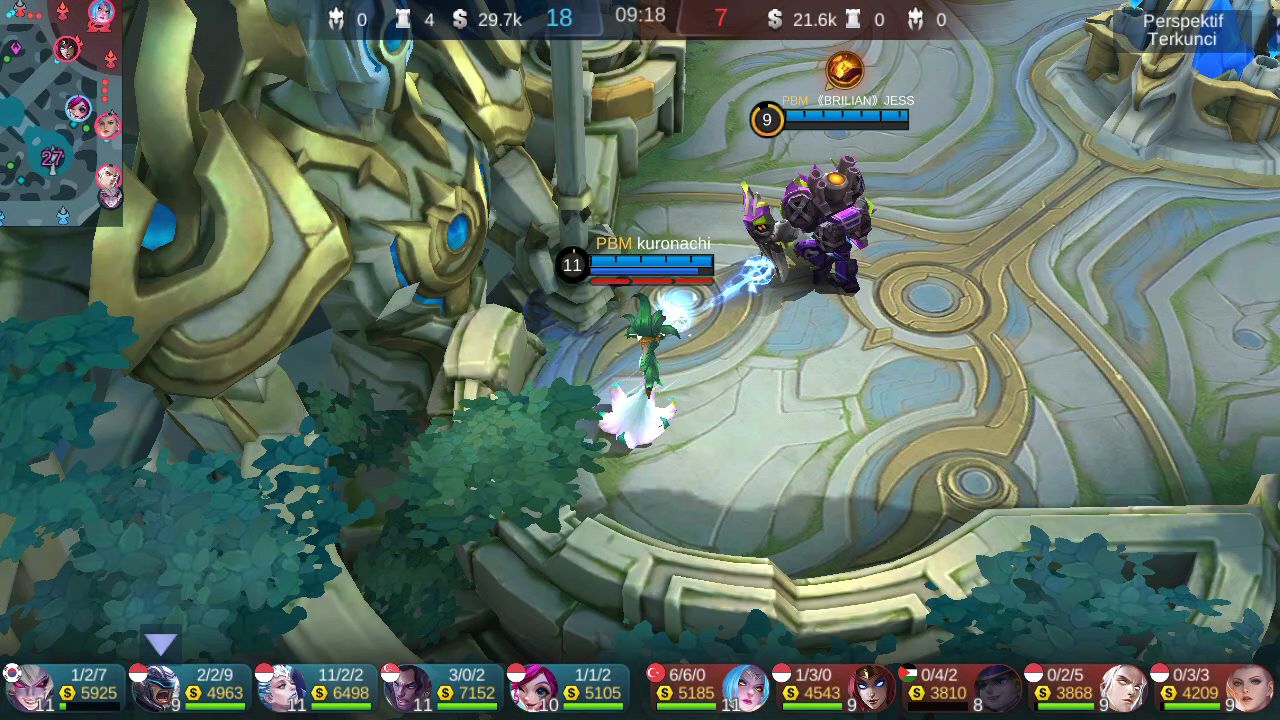This screenshot has width=1280, height=720.
Task: Toggle the Perspektif Terkunci camera button
Action: (x=1183, y=30)
